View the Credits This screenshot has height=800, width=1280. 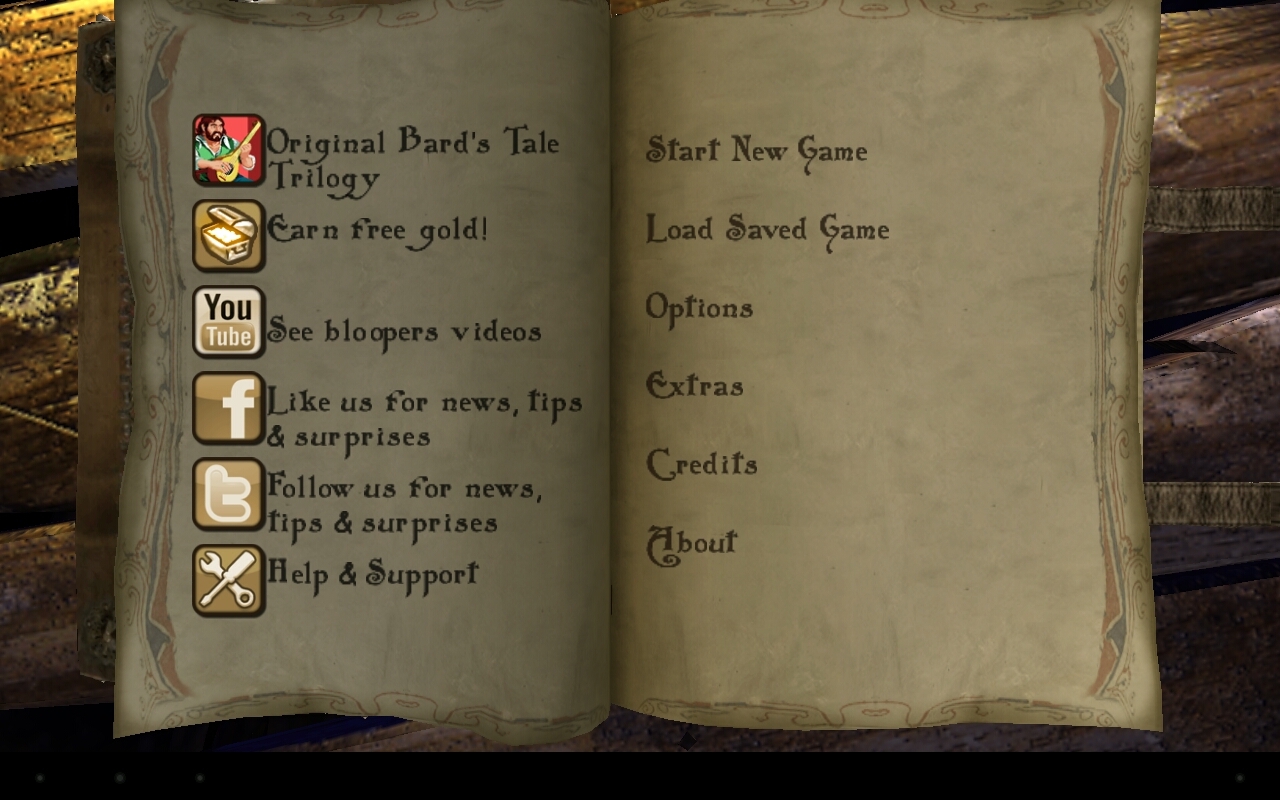702,464
